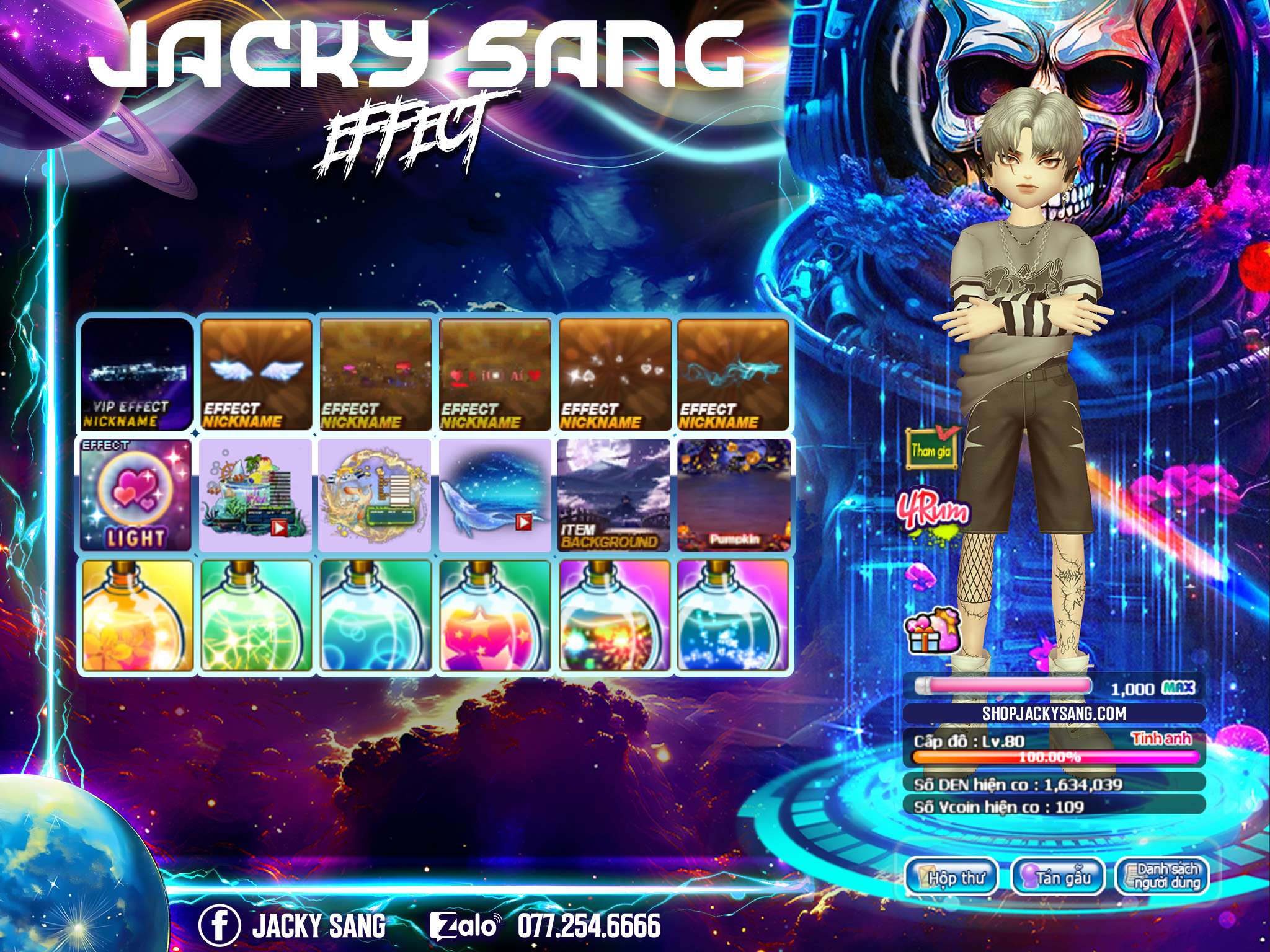Choose the green sparkle potion bottle

point(256,615)
